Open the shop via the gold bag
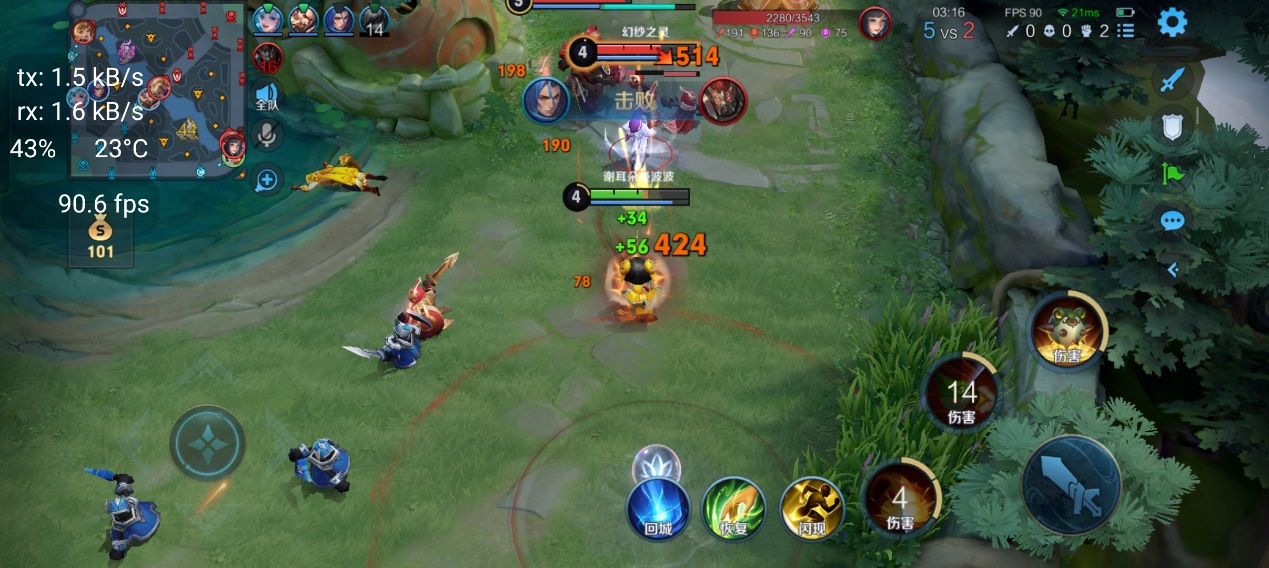The height and width of the screenshot is (568, 1269). click(100, 238)
